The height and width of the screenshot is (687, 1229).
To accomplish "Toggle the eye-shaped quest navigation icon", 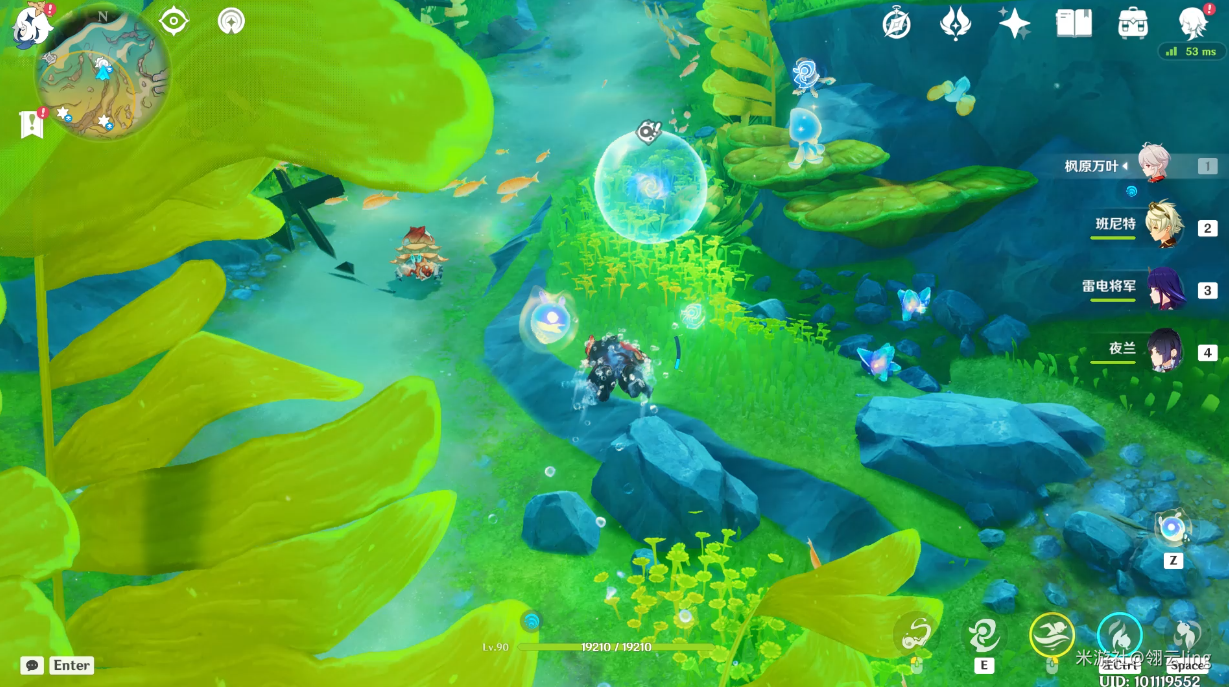I will tap(174, 21).
